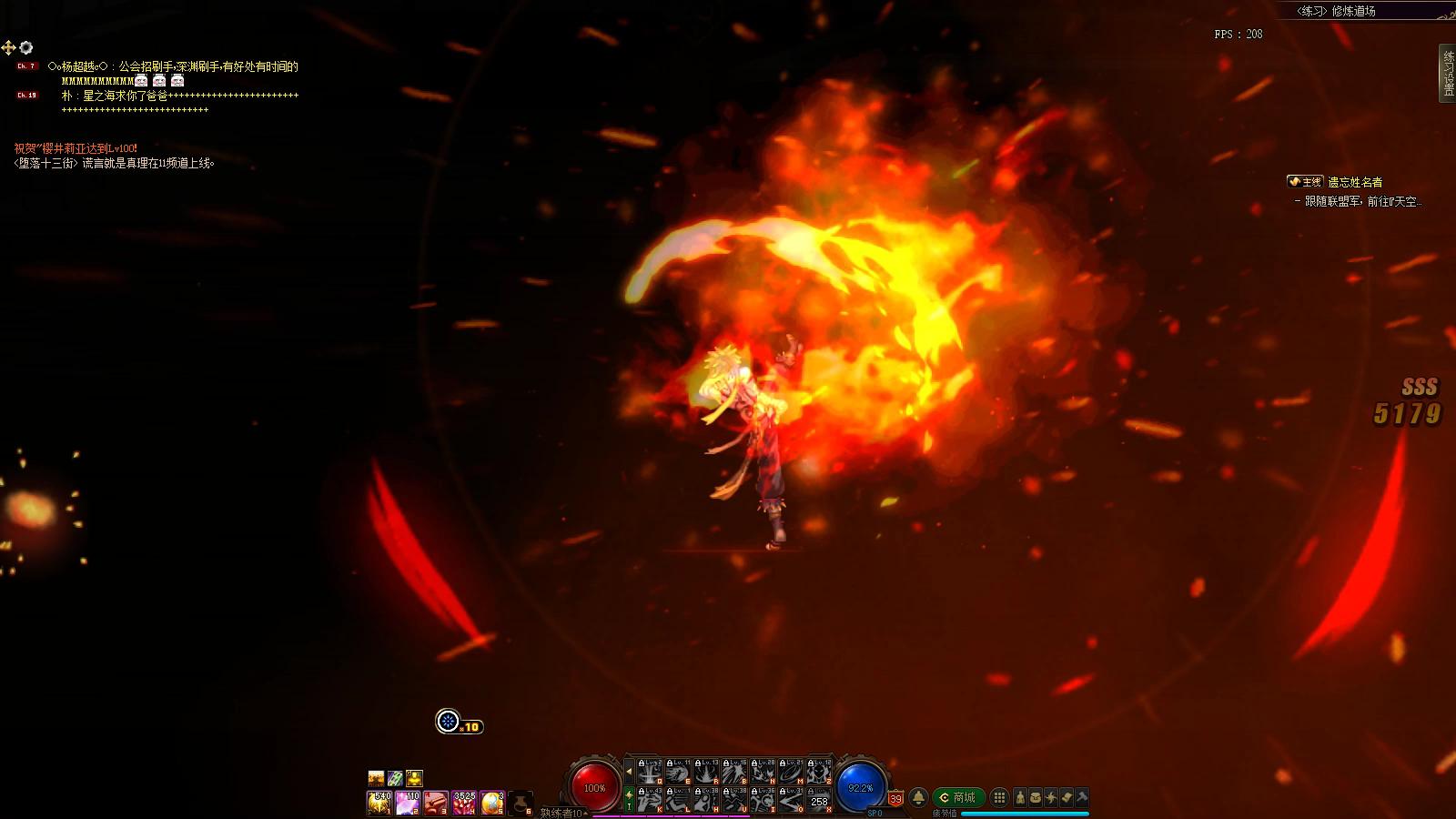Screen dimensions: 1456x819
Task: Activate the Lv.43 skill bound to K
Action: (x=649, y=800)
